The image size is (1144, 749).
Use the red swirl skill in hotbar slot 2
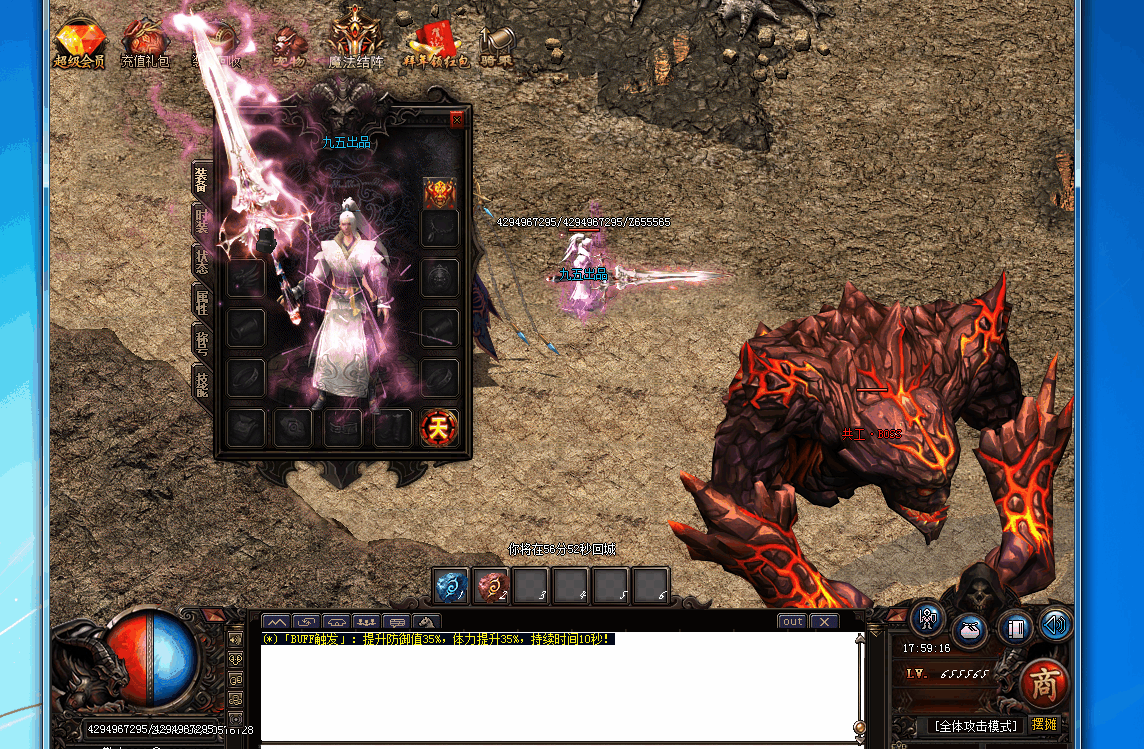click(491, 585)
